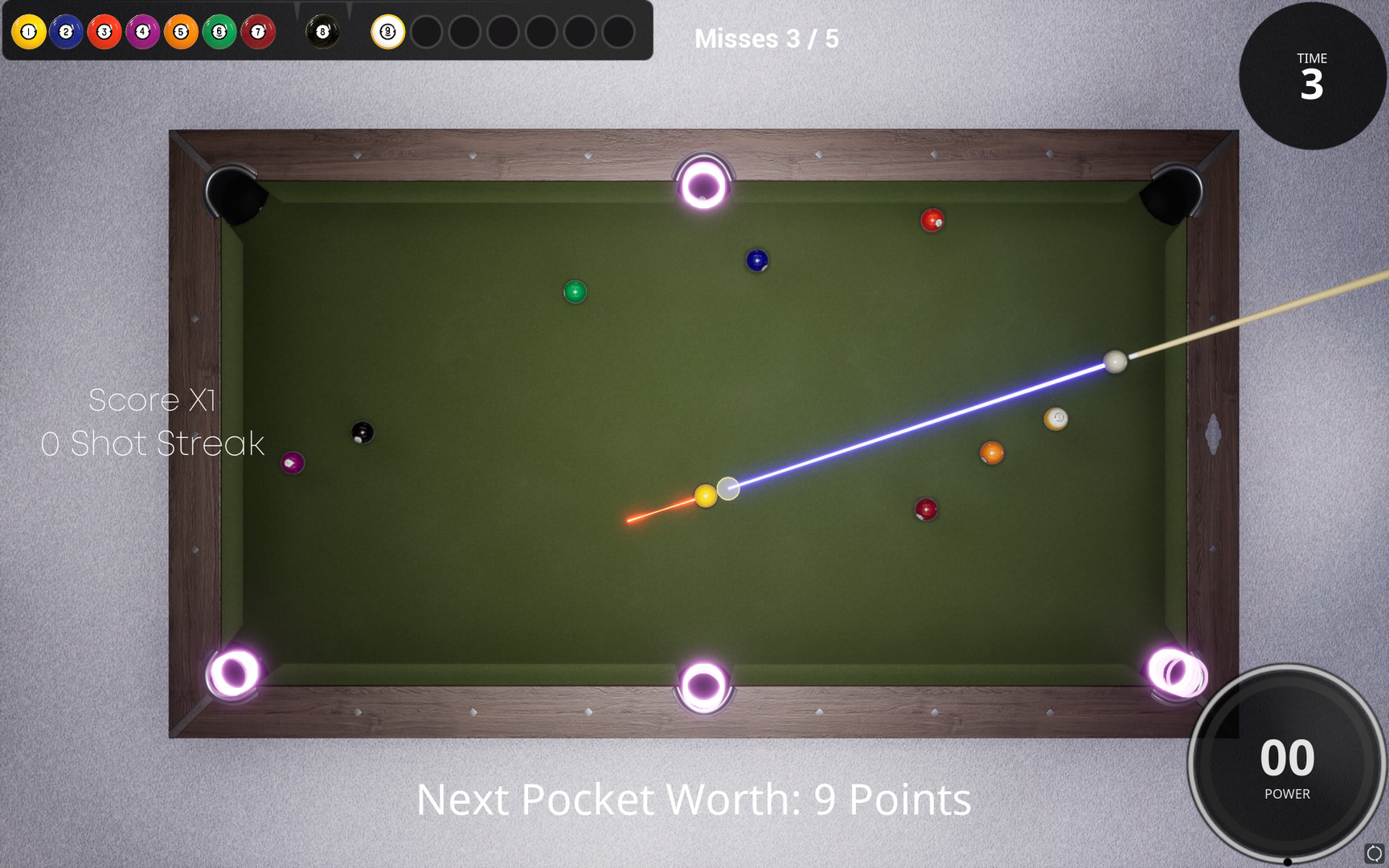The height and width of the screenshot is (868, 1389).
Task: Select the maroon 7 ball icon in the tray
Action: click(x=256, y=33)
